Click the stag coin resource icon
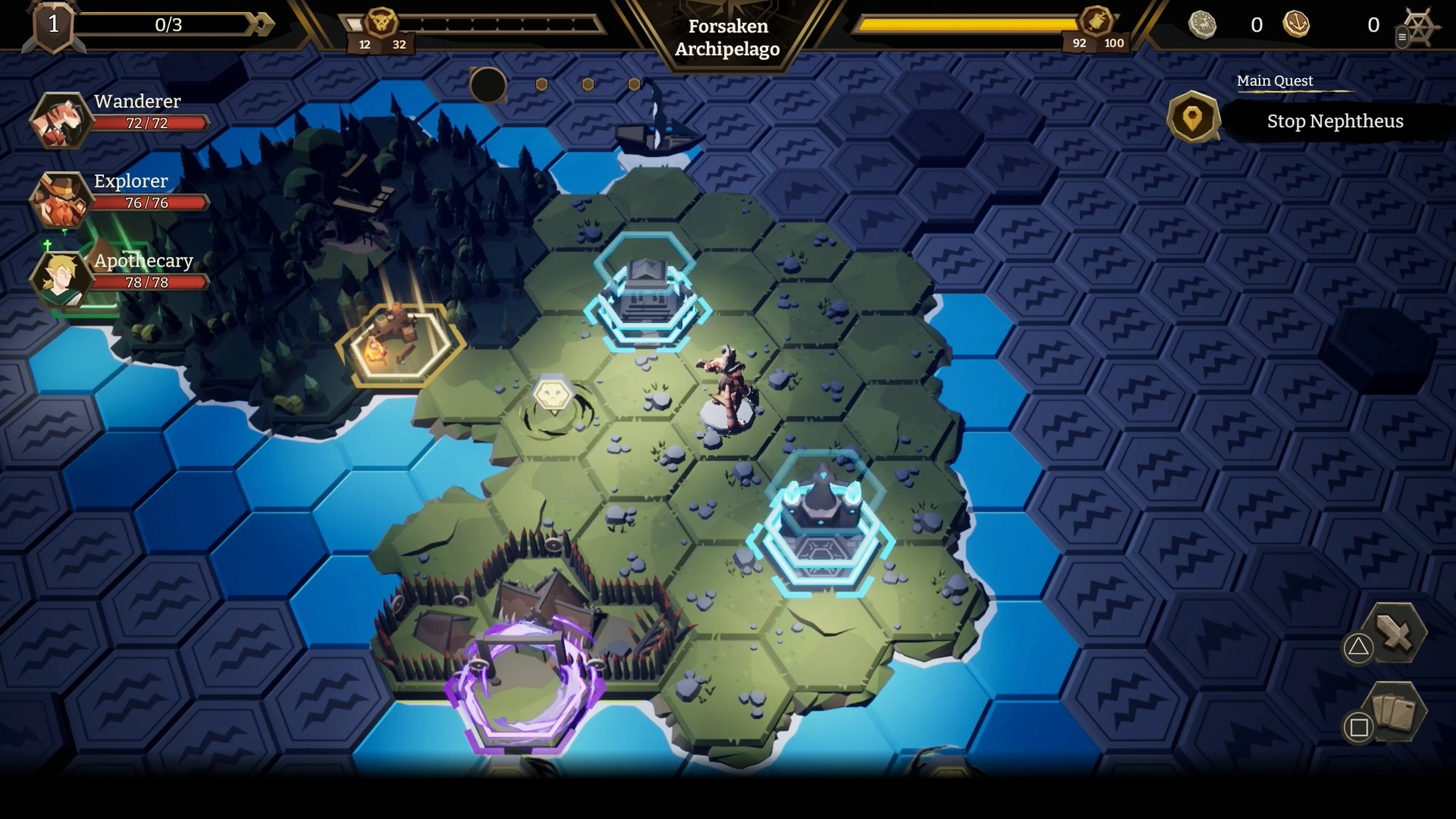 point(1202,25)
